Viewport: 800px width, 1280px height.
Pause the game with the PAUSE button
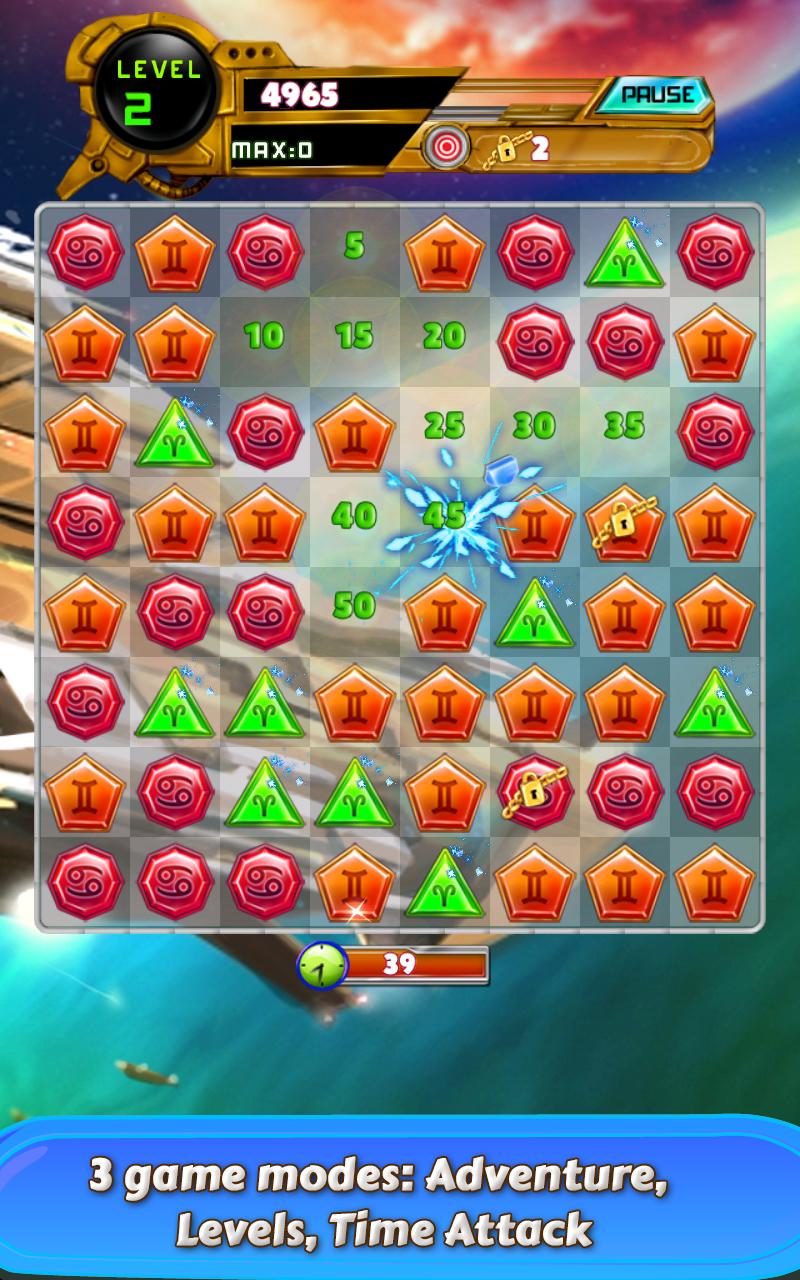tap(656, 95)
